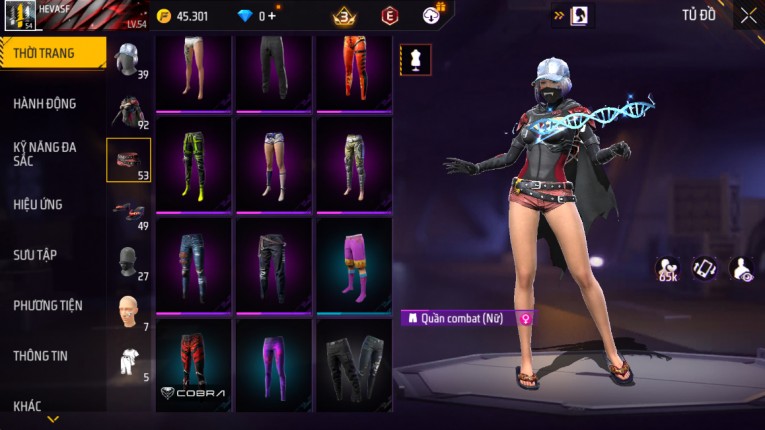Open the player profile HEVASF avatar
This screenshot has height=430, width=765.
[21, 16]
